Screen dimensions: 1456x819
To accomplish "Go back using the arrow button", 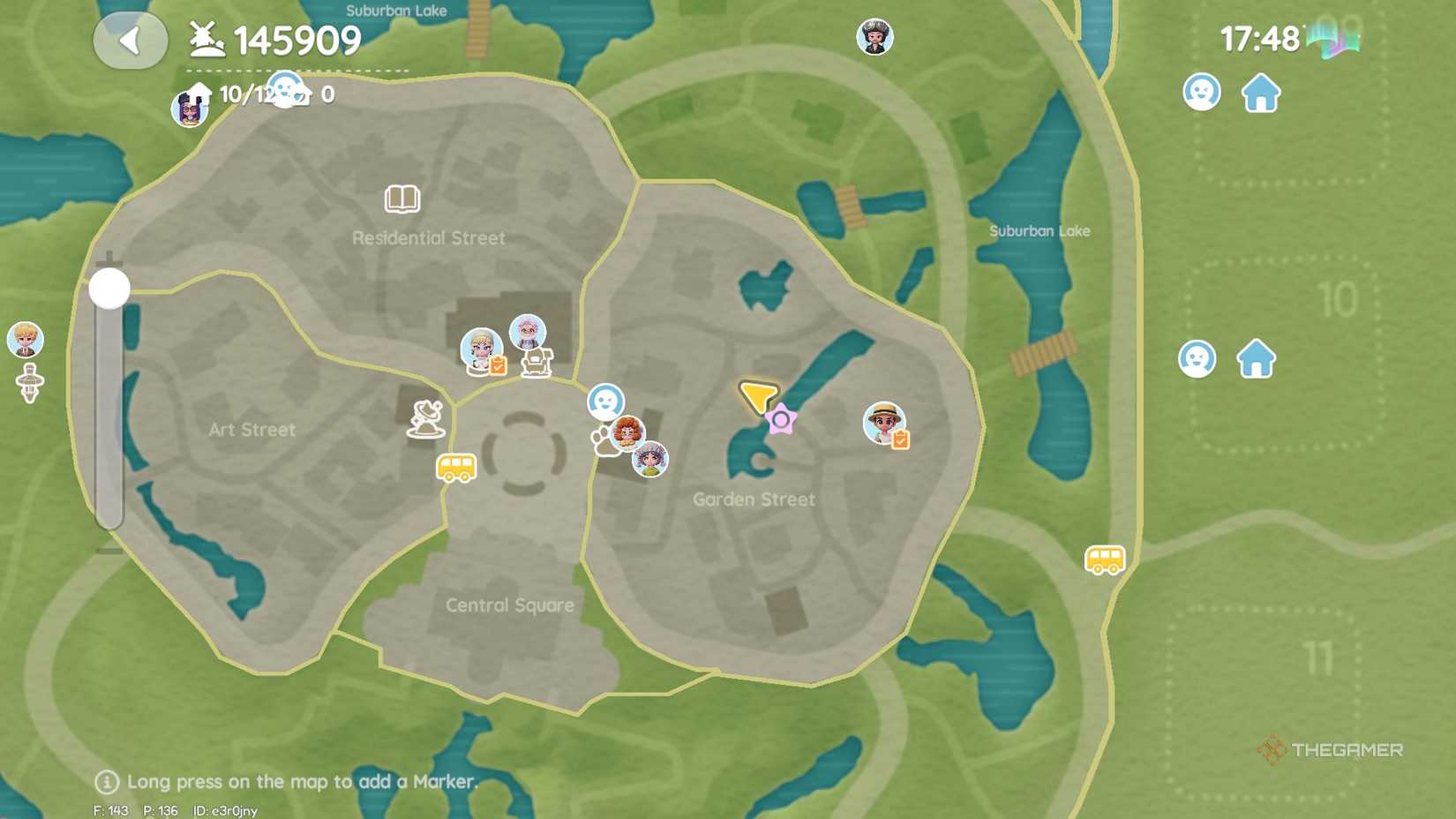I will coord(130,41).
